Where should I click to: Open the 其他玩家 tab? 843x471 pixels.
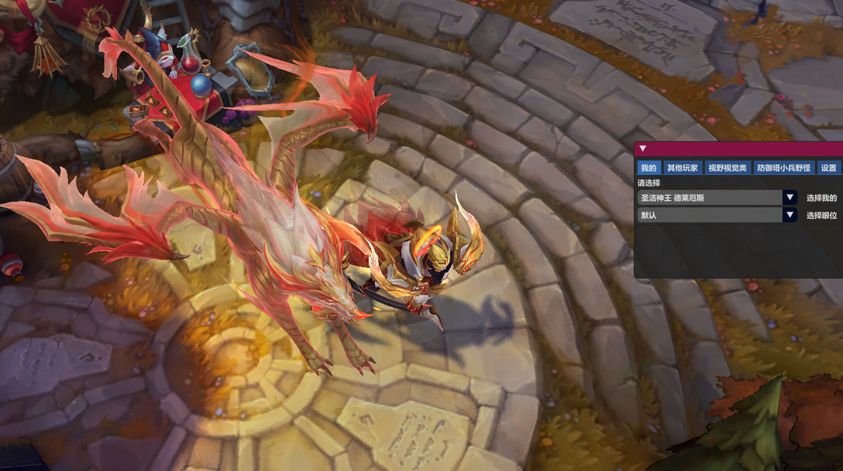(x=682, y=168)
